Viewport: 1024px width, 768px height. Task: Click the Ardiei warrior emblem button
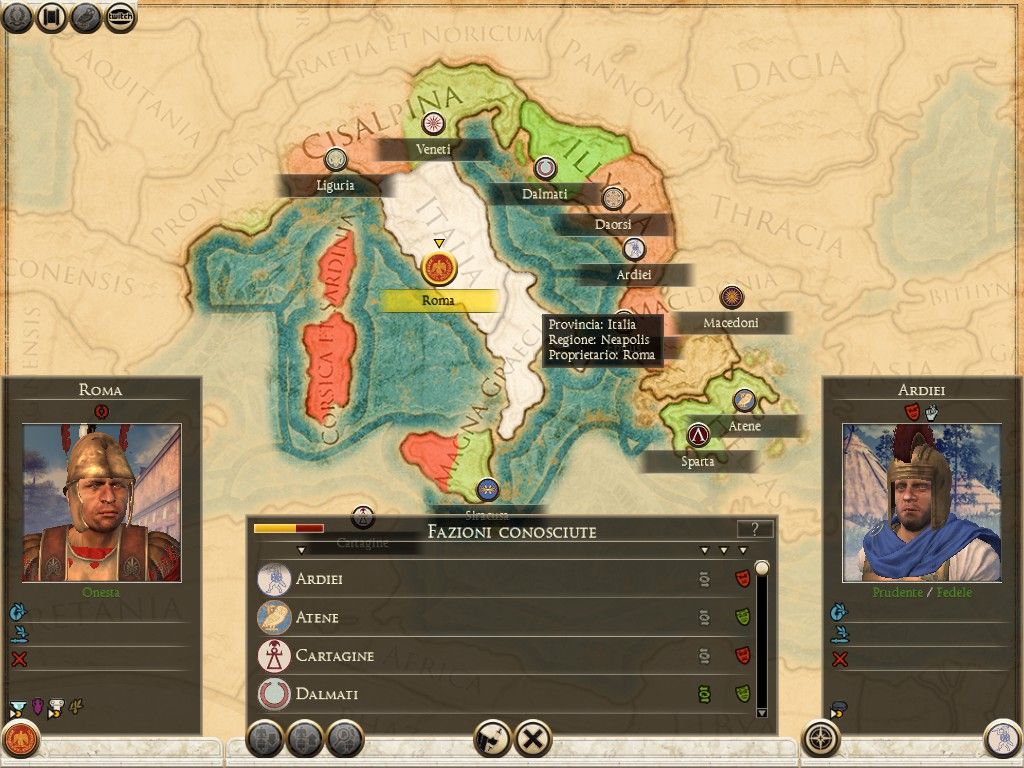point(1002,739)
